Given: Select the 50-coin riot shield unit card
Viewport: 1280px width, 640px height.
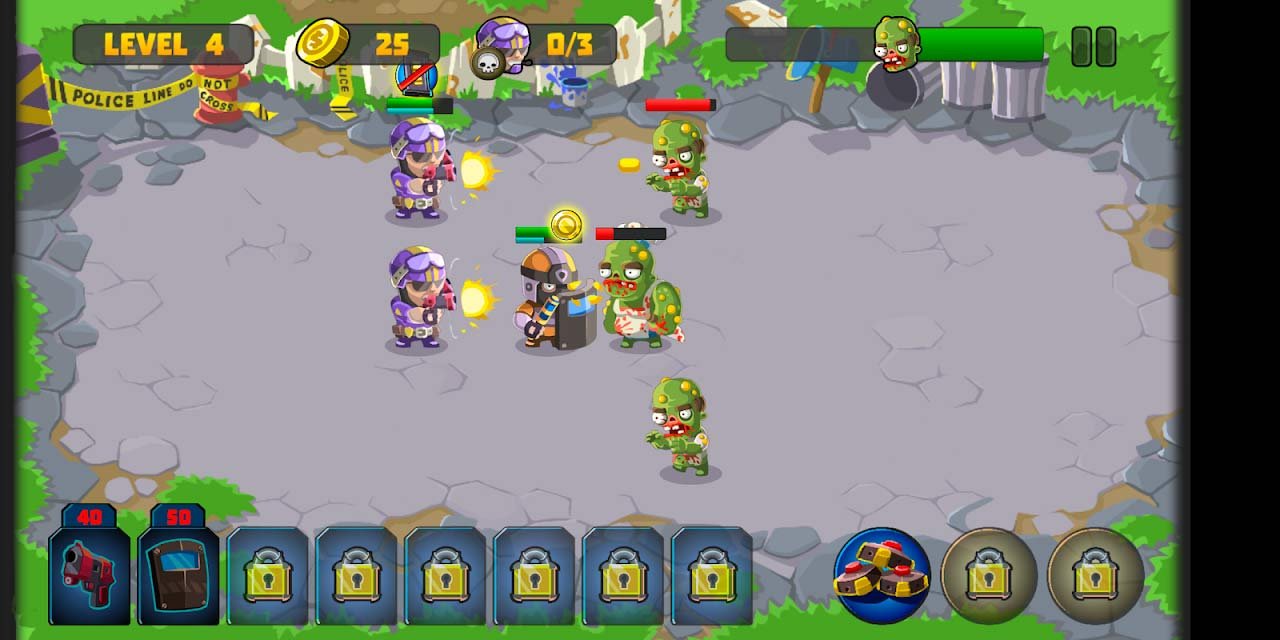Looking at the screenshot, I should coord(178,574).
